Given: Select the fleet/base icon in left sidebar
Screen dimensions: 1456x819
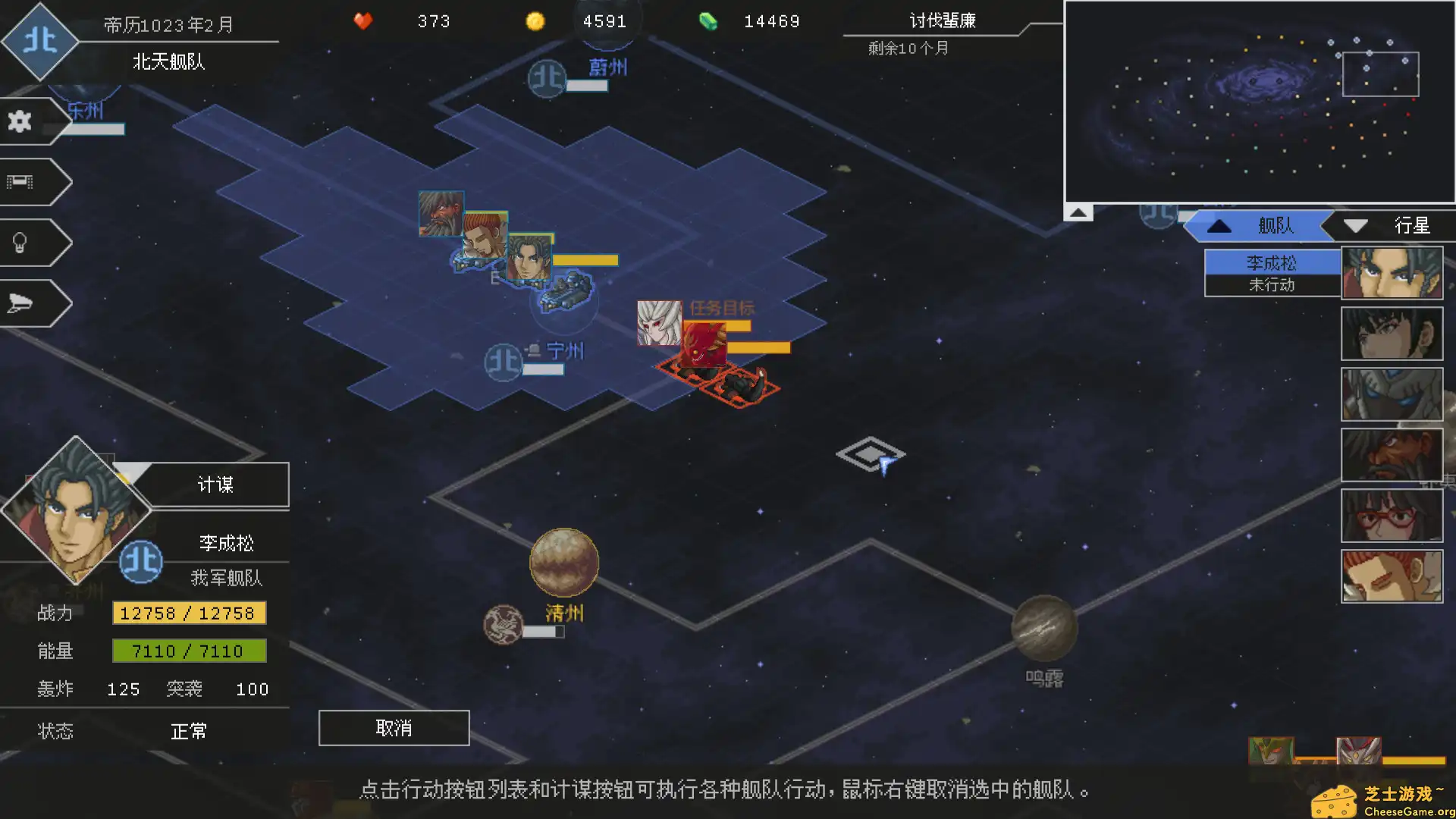Looking at the screenshot, I should [x=21, y=180].
